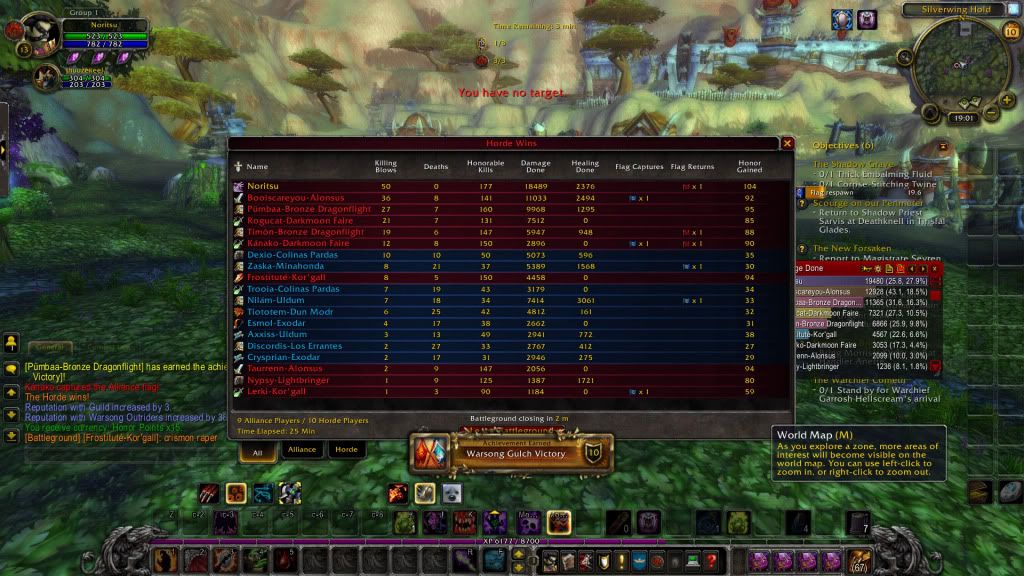Sort scoreboard by Damage Done column

(x=536, y=166)
